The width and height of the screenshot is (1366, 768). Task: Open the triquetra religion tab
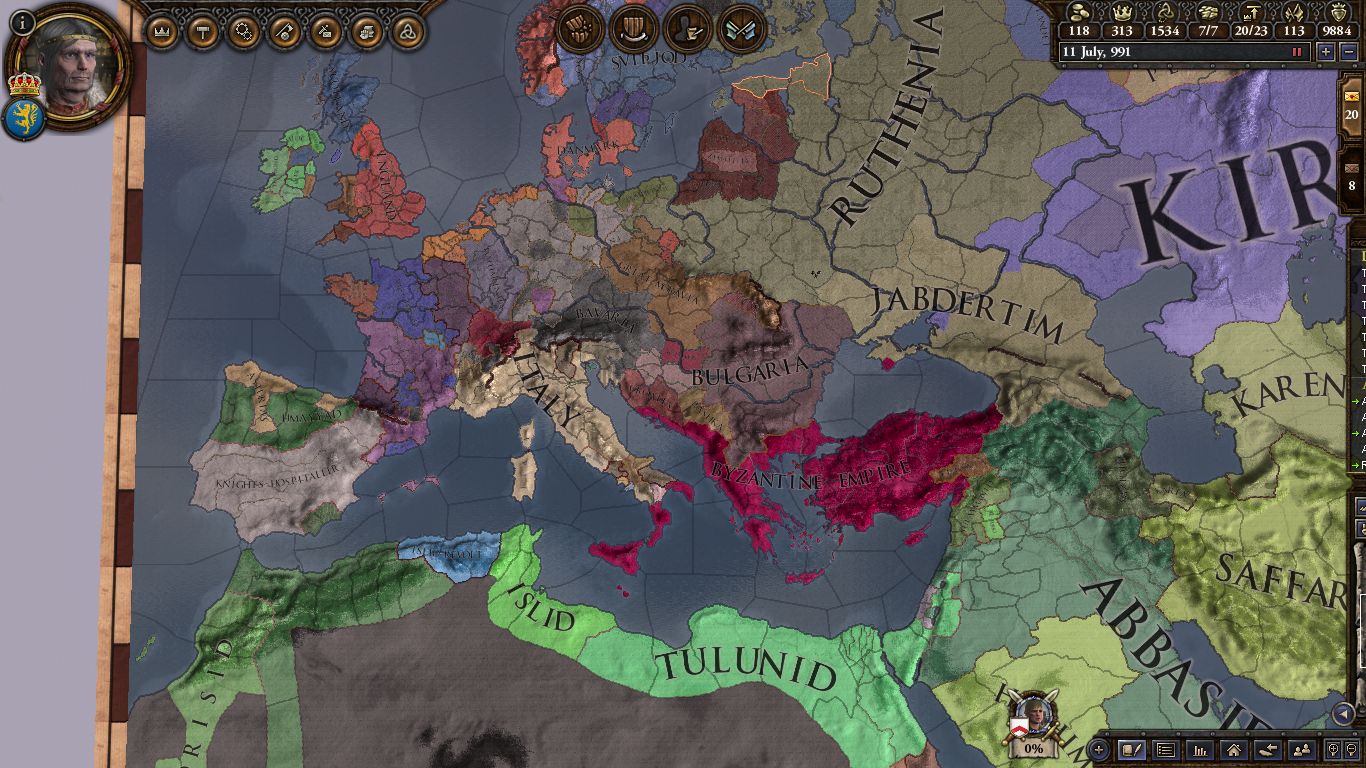pyautogui.click(x=407, y=32)
